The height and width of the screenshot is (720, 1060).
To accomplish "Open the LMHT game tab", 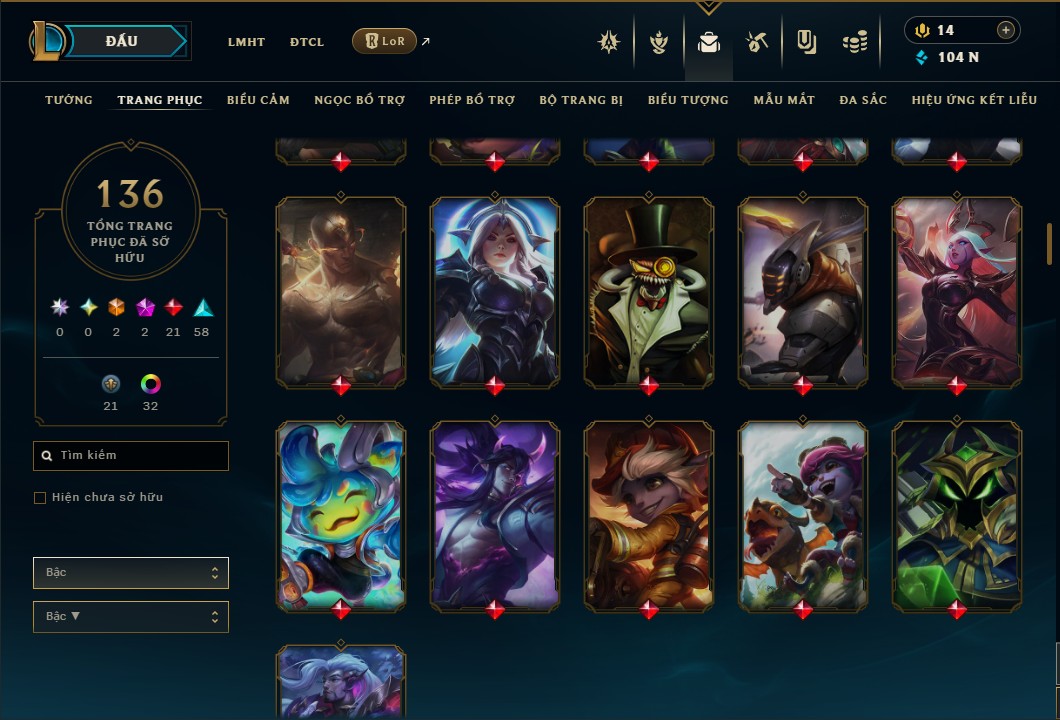I will 246,42.
